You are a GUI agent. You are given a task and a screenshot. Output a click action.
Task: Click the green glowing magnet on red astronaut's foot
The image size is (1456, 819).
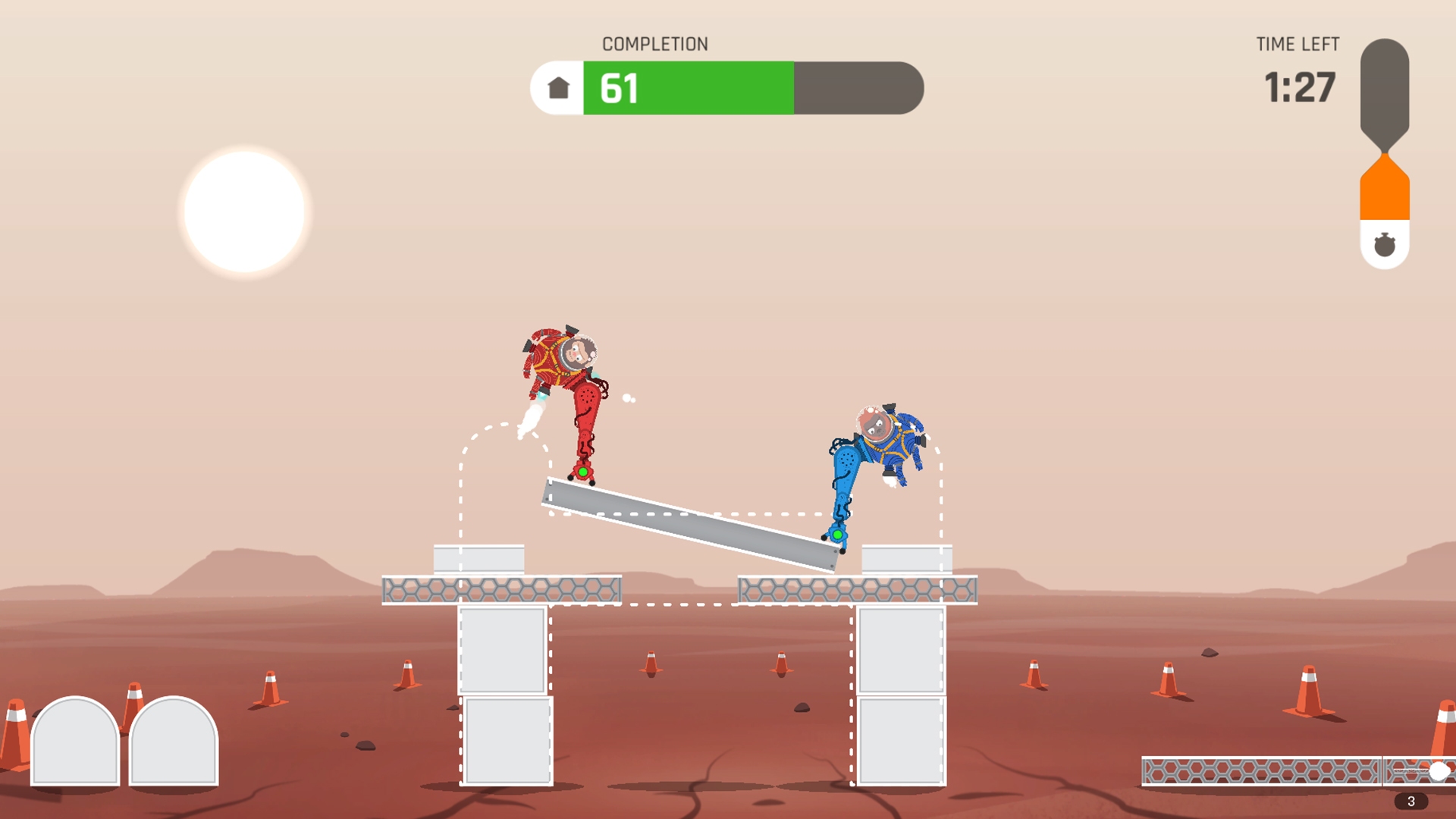click(584, 470)
